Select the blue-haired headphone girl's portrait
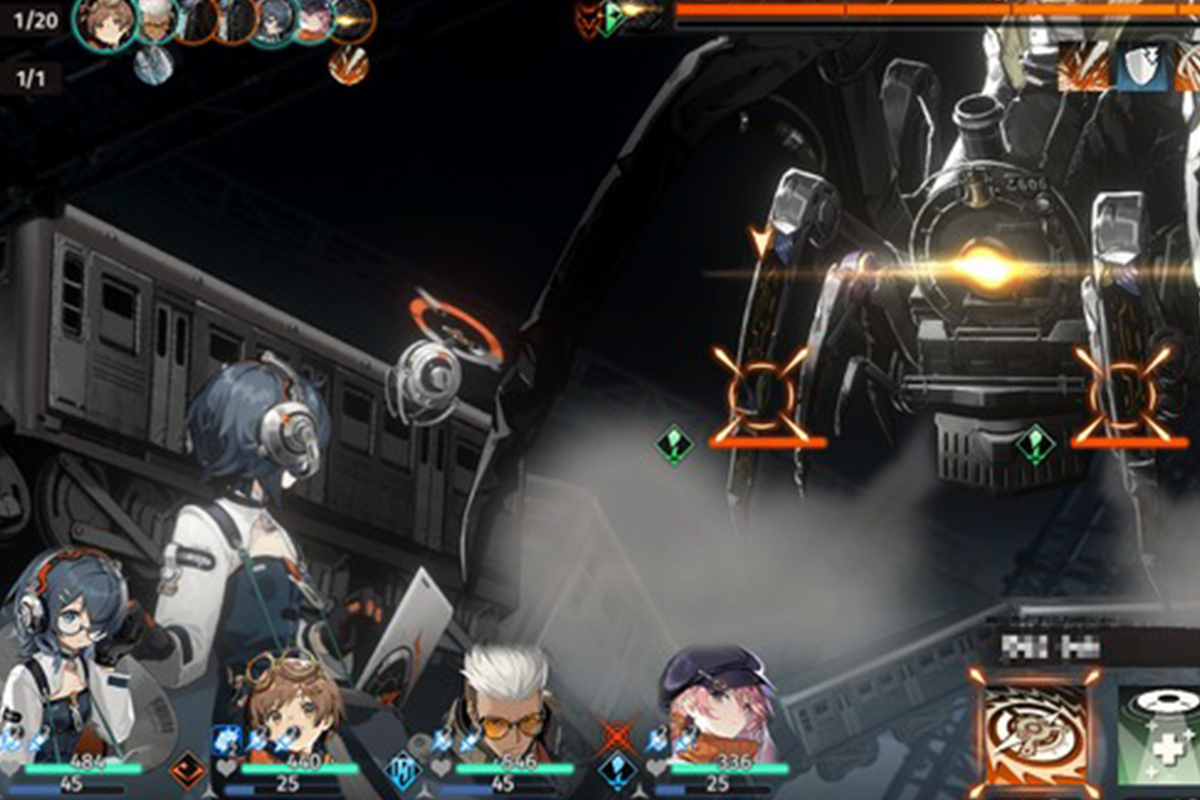 [65, 650]
